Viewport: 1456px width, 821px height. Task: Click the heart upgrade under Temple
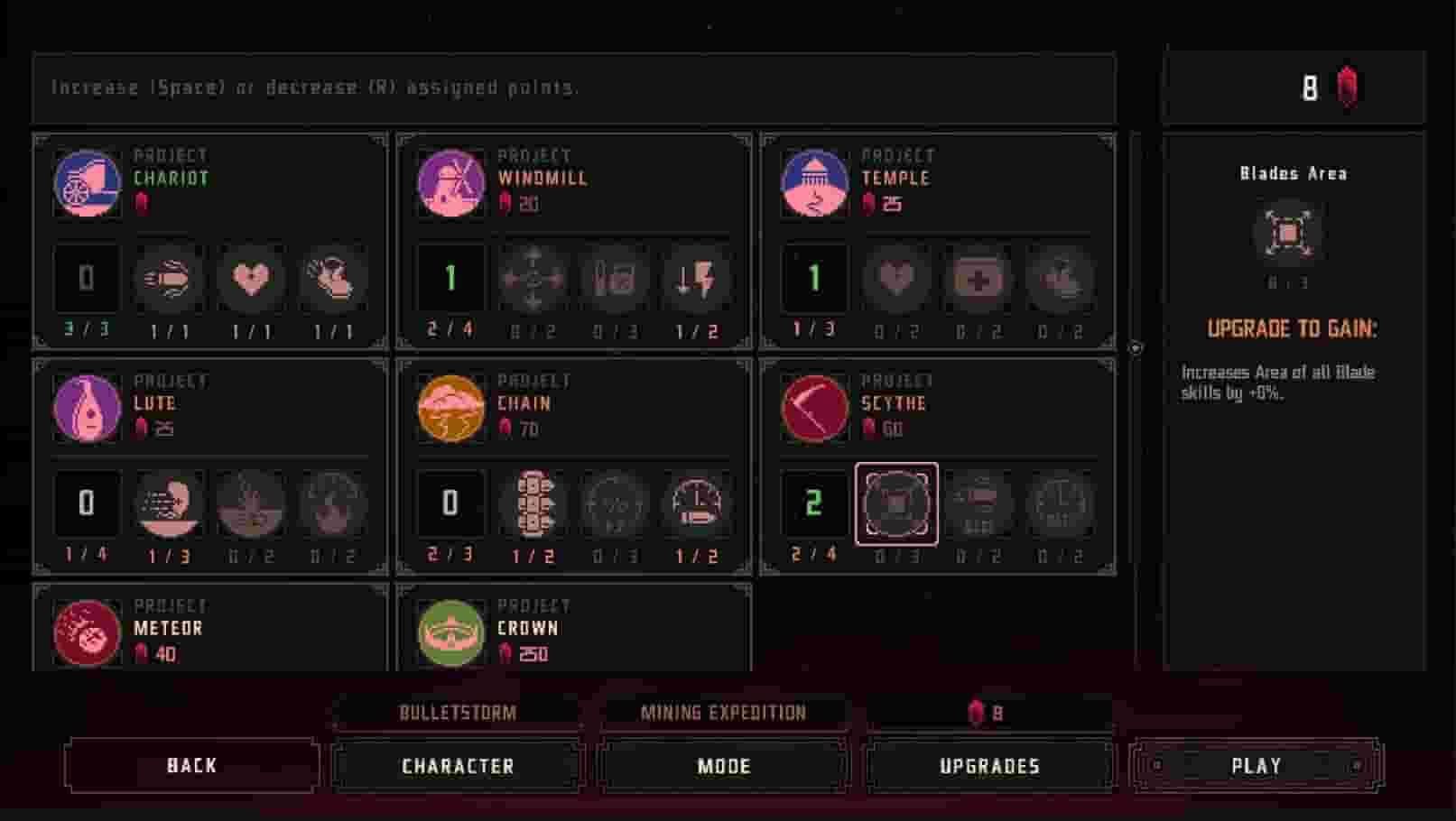895,281
